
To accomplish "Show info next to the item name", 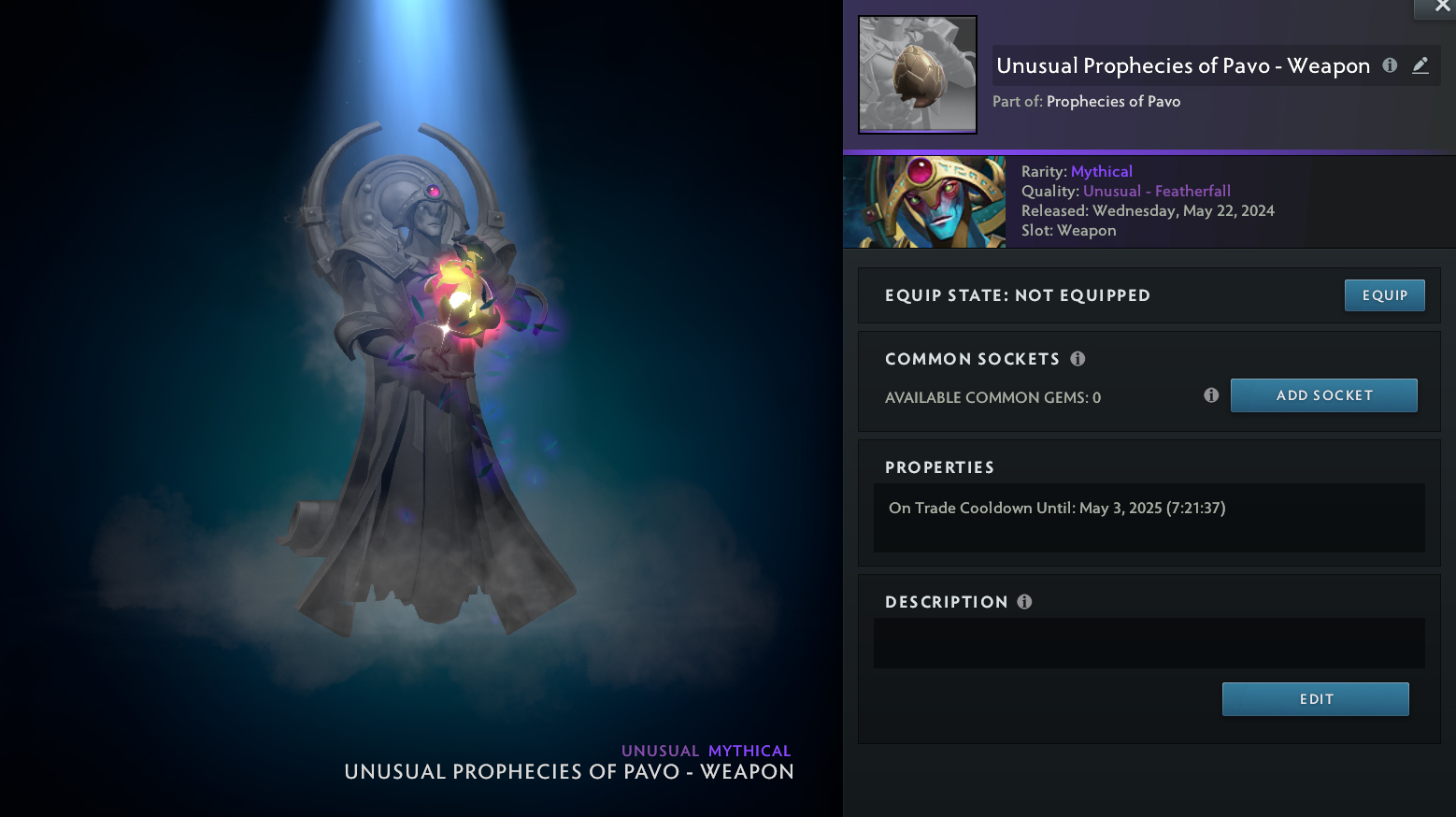I will tap(1390, 65).
